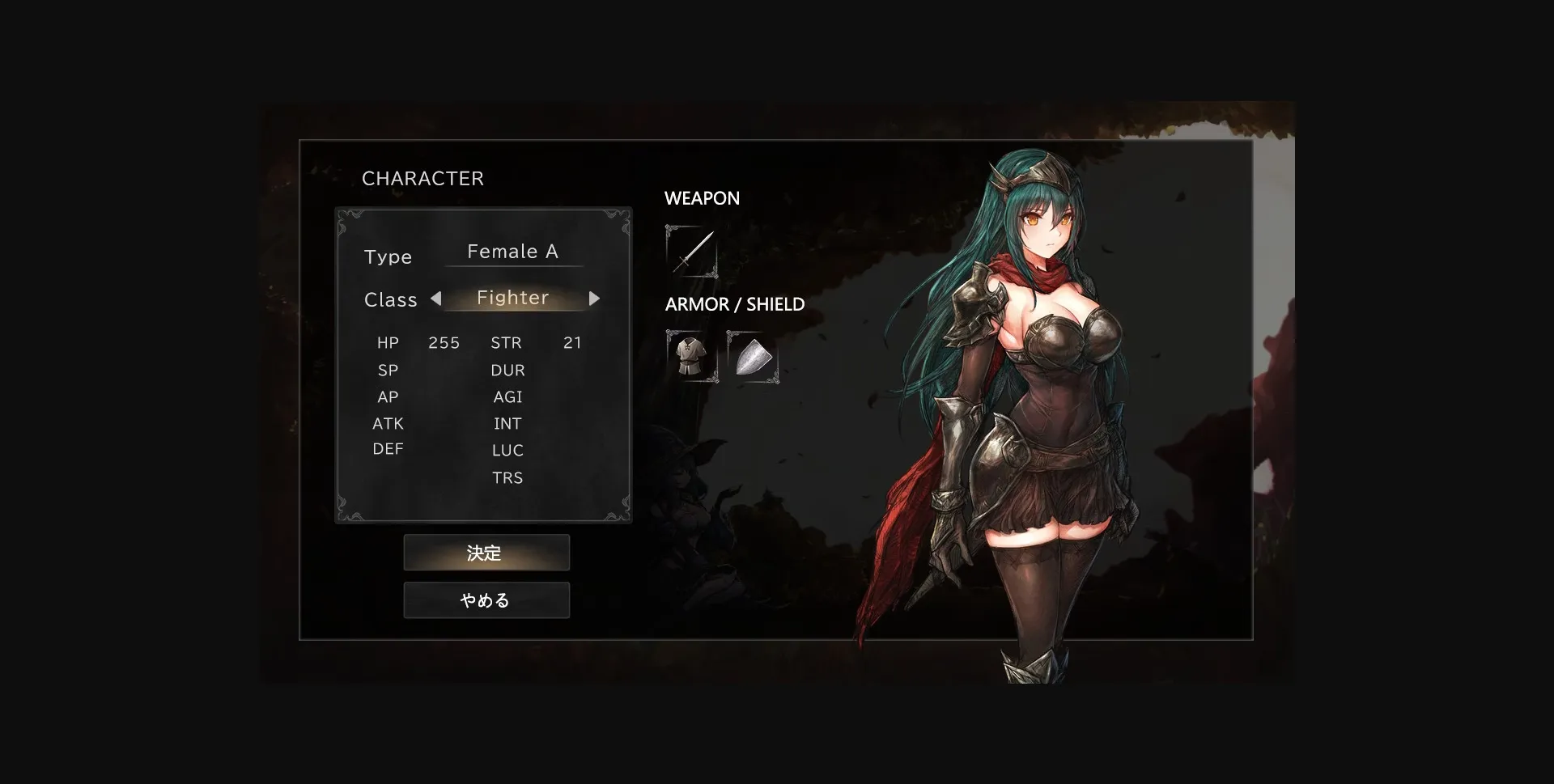
Task: View the previous class using the left arrow
Action: (436, 298)
